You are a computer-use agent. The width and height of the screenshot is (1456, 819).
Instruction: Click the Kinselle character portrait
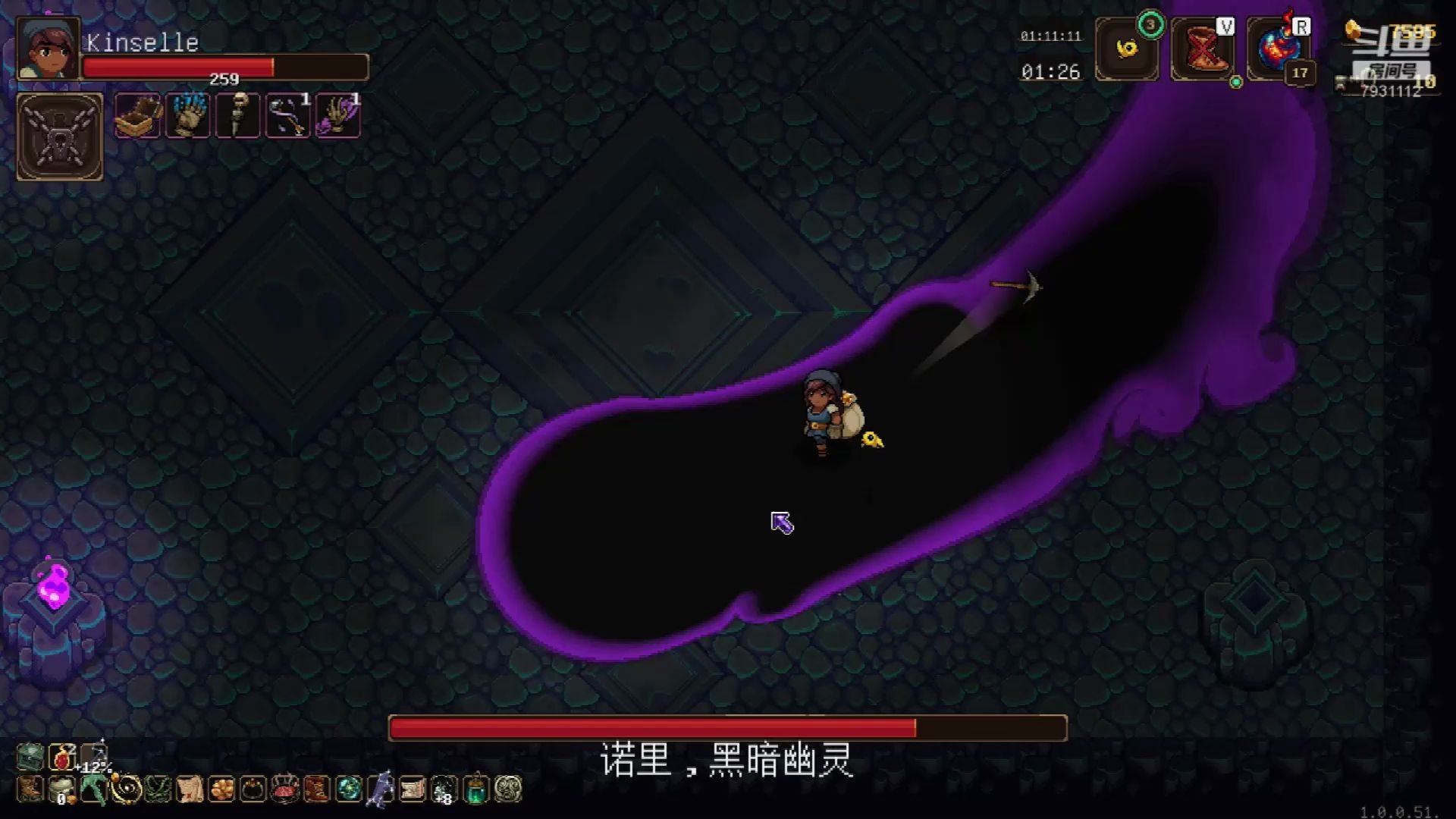[47, 47]
